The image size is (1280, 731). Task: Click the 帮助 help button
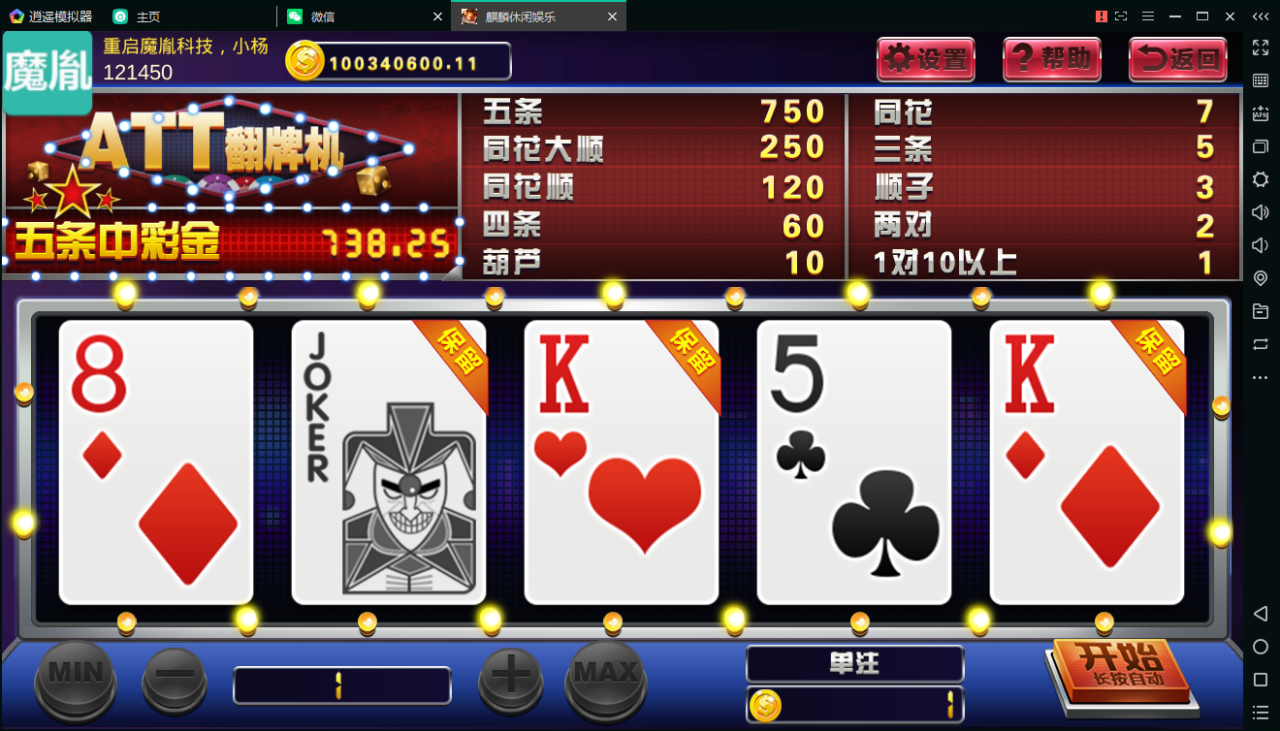click(x=1051, y=59)
